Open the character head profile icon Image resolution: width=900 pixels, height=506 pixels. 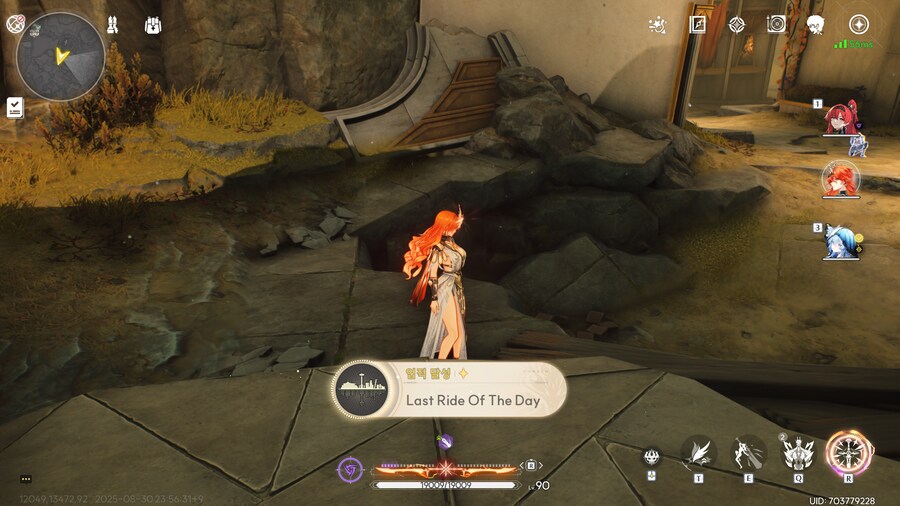point(816,25)
